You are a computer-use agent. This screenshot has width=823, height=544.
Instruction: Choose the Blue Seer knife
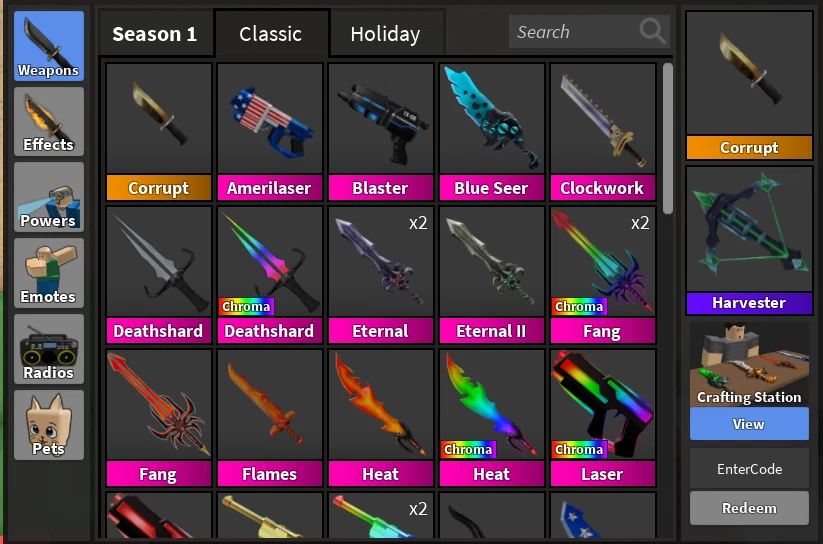[x=491, y=131]
